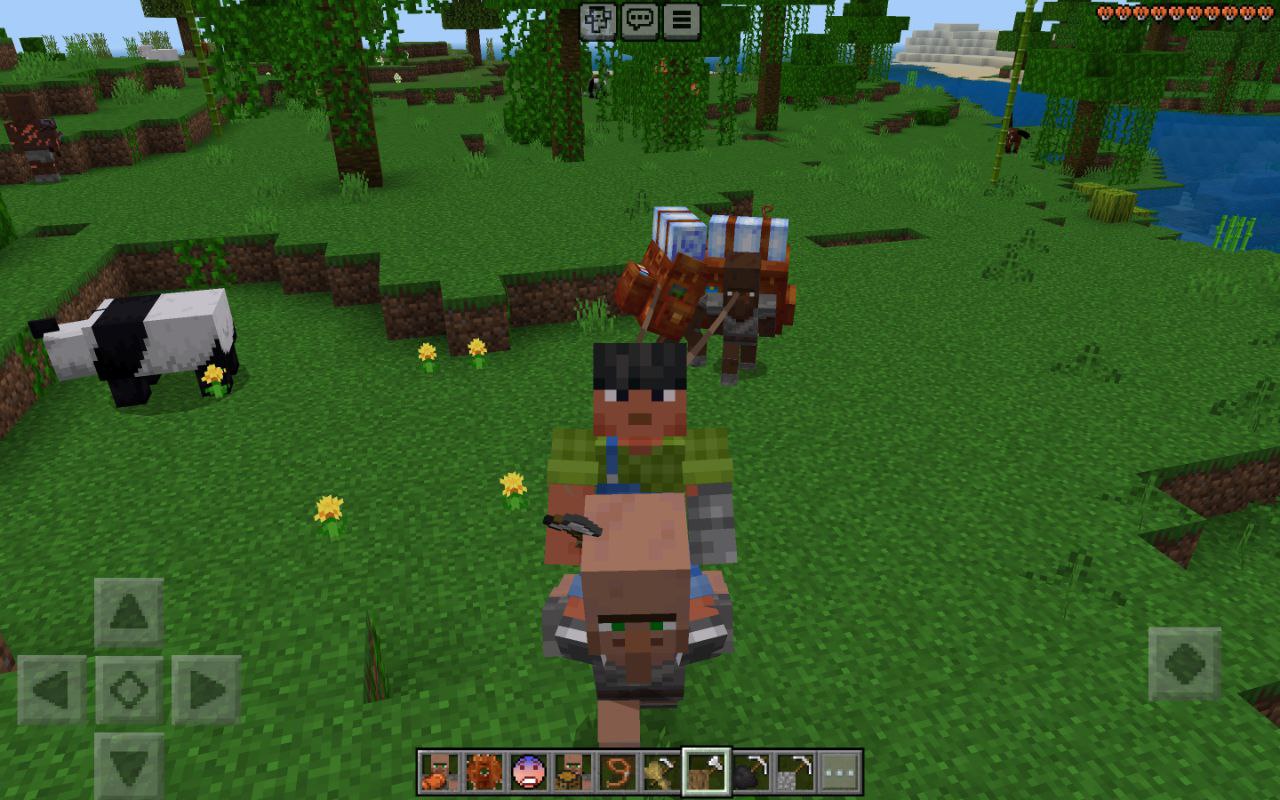
Task: Strafe left with the left arrow
Action: [x=51, y=690]
